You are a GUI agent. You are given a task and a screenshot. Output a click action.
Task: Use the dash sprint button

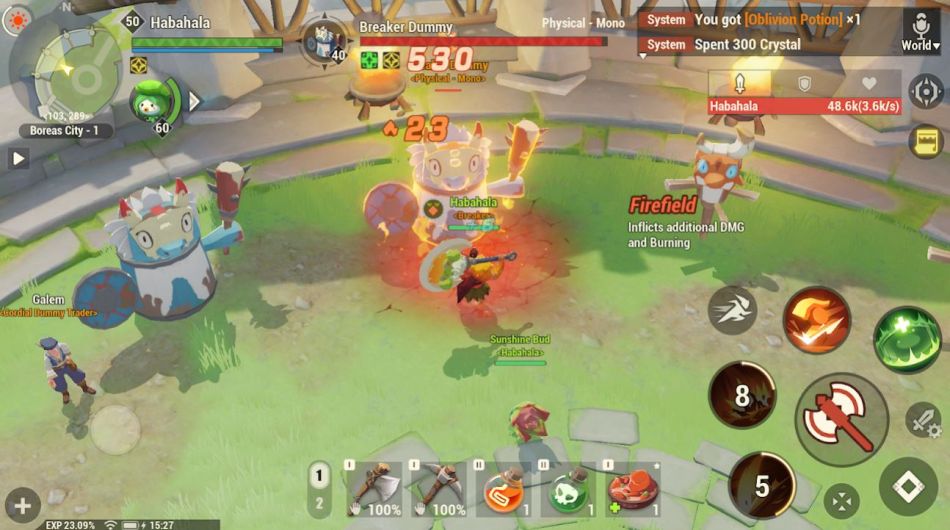[732, 310]
